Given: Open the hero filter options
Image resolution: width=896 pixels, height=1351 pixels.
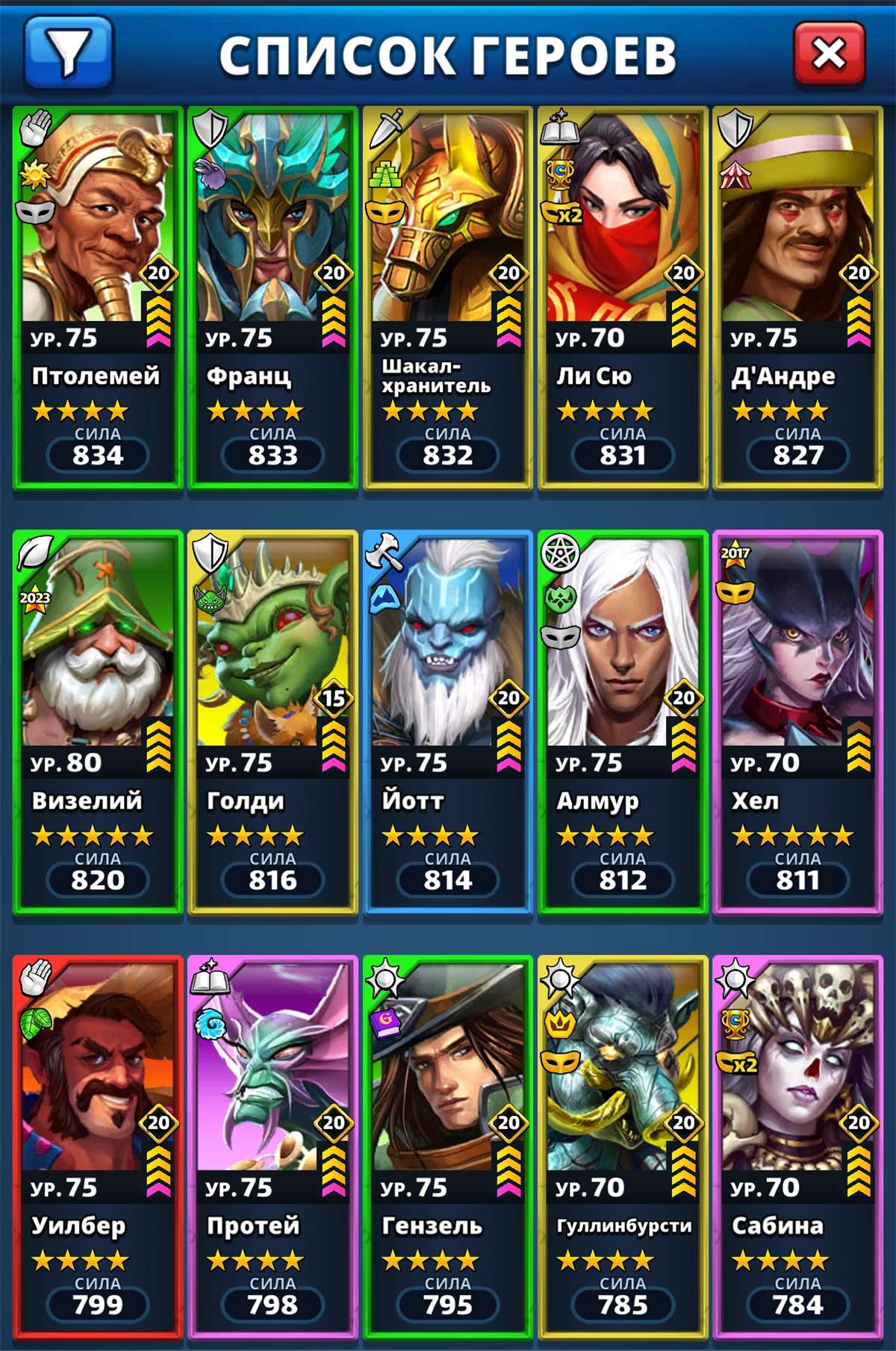Looking at the screenshot, I should [68, 52].
